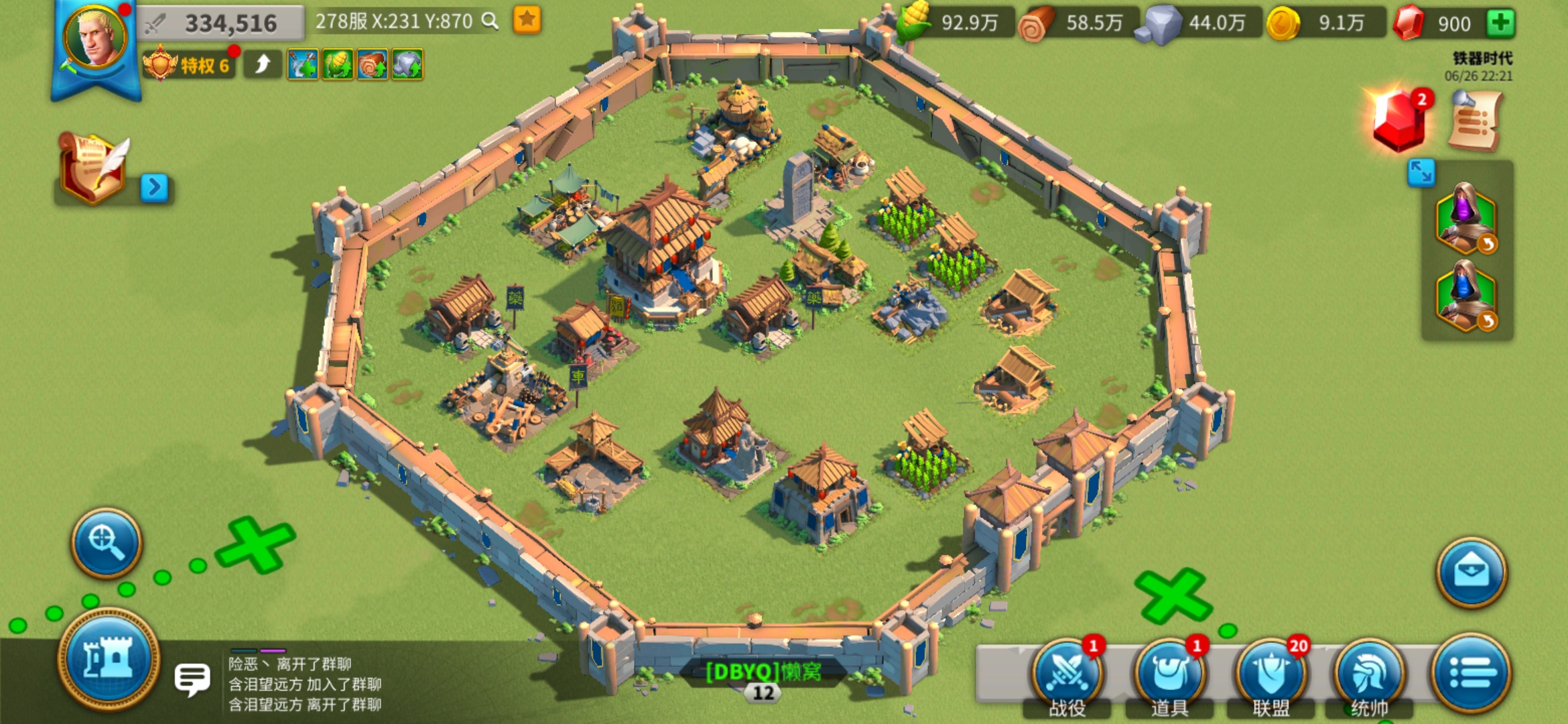Select the purple hooded scout
This screenshot has height=724, width=1568.
(x=1465, y=219)
